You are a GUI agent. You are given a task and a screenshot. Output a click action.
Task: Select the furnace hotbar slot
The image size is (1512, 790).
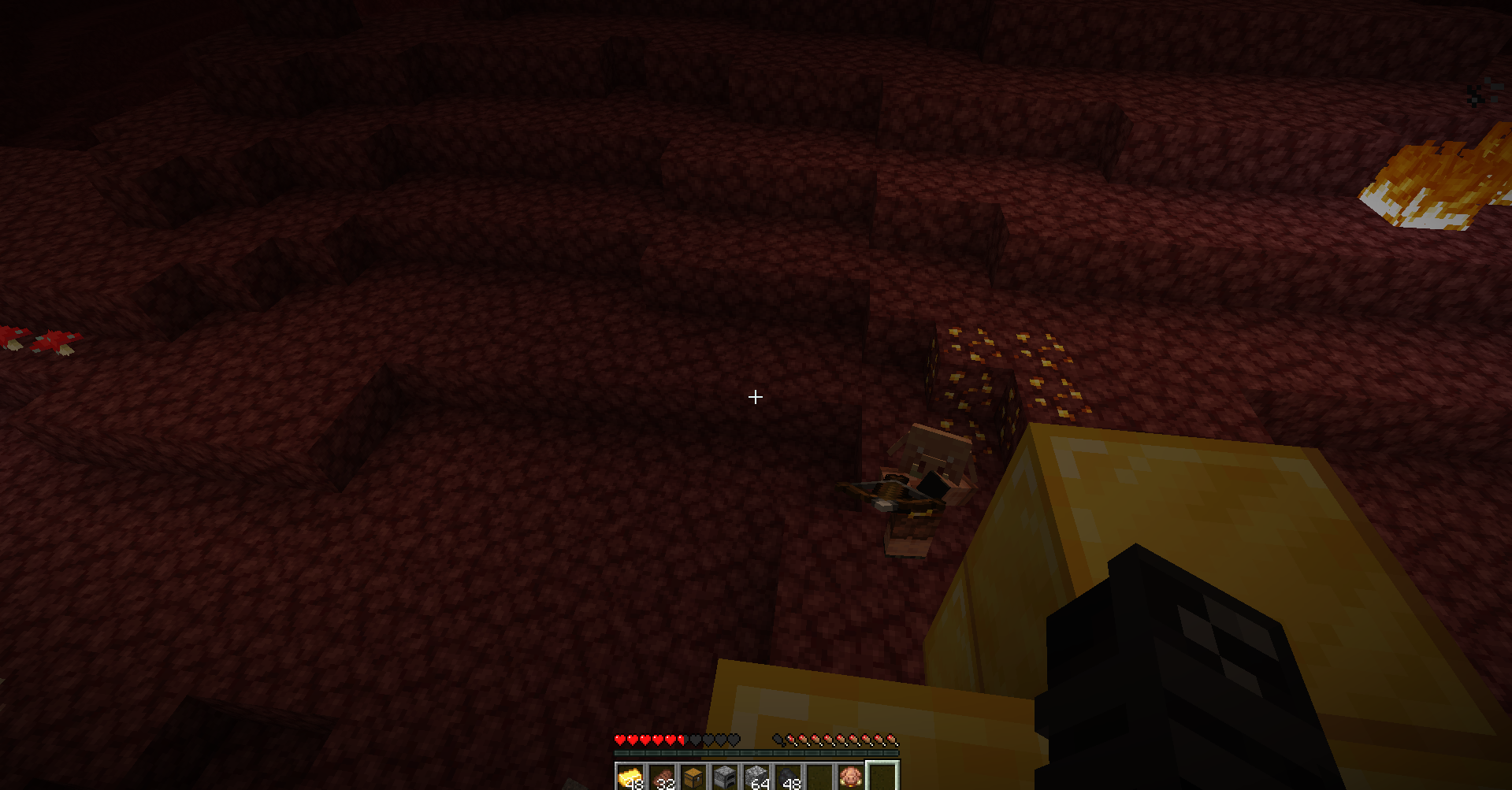[724, 777]
